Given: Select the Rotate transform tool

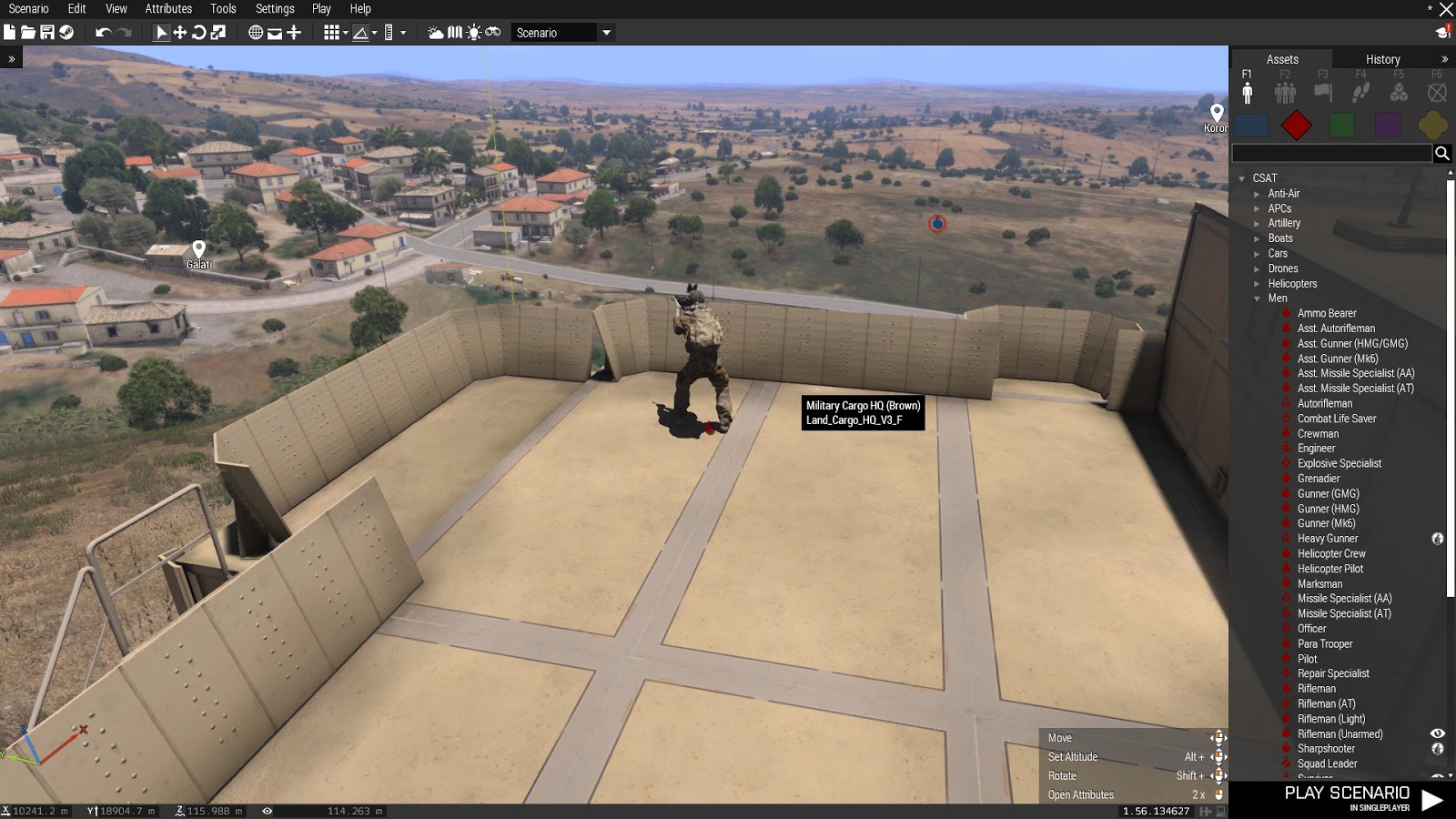Looking at the screenshot, I should coord(197,32).
